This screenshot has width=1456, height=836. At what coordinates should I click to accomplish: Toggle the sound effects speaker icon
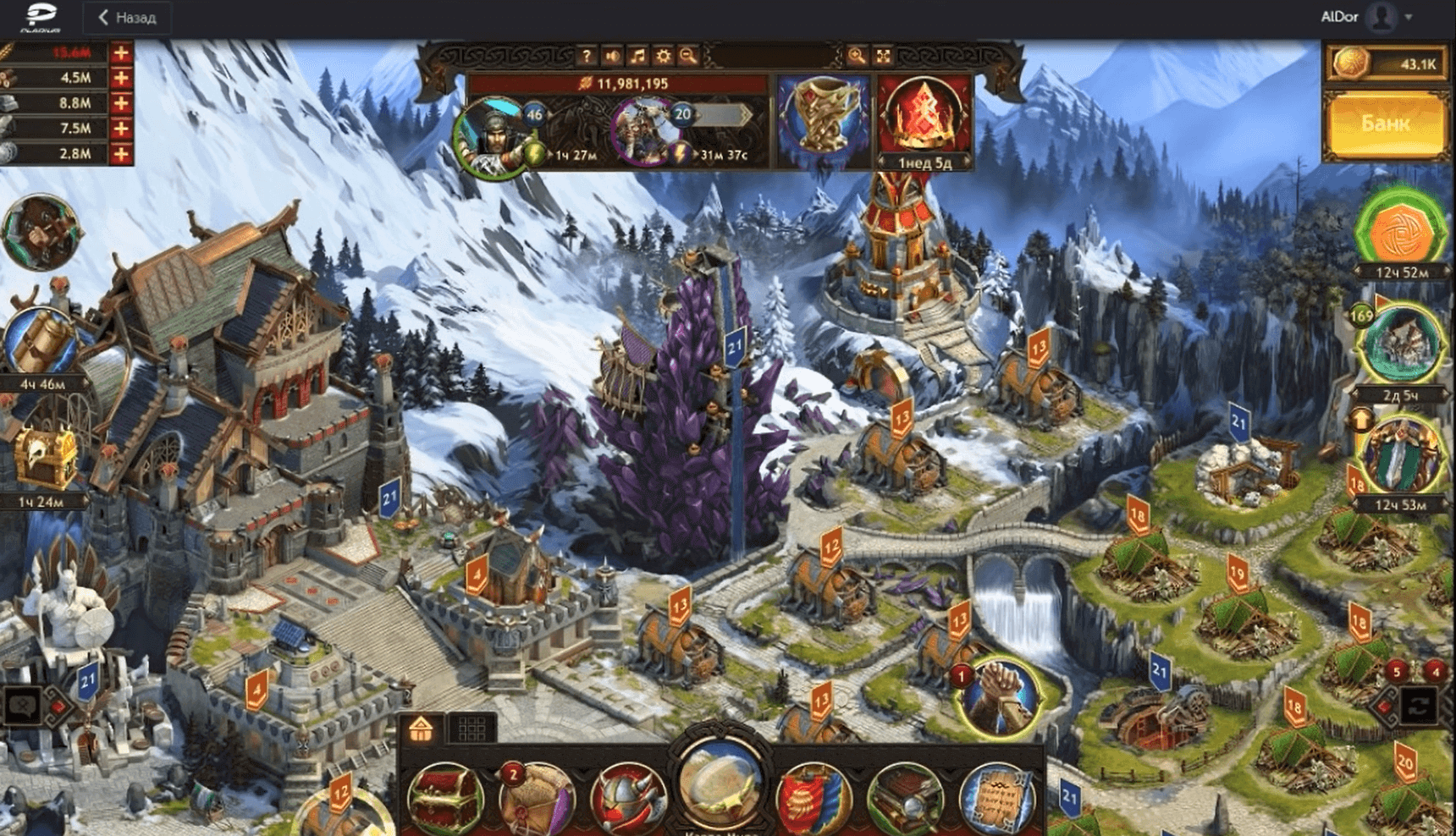[612, 57]
